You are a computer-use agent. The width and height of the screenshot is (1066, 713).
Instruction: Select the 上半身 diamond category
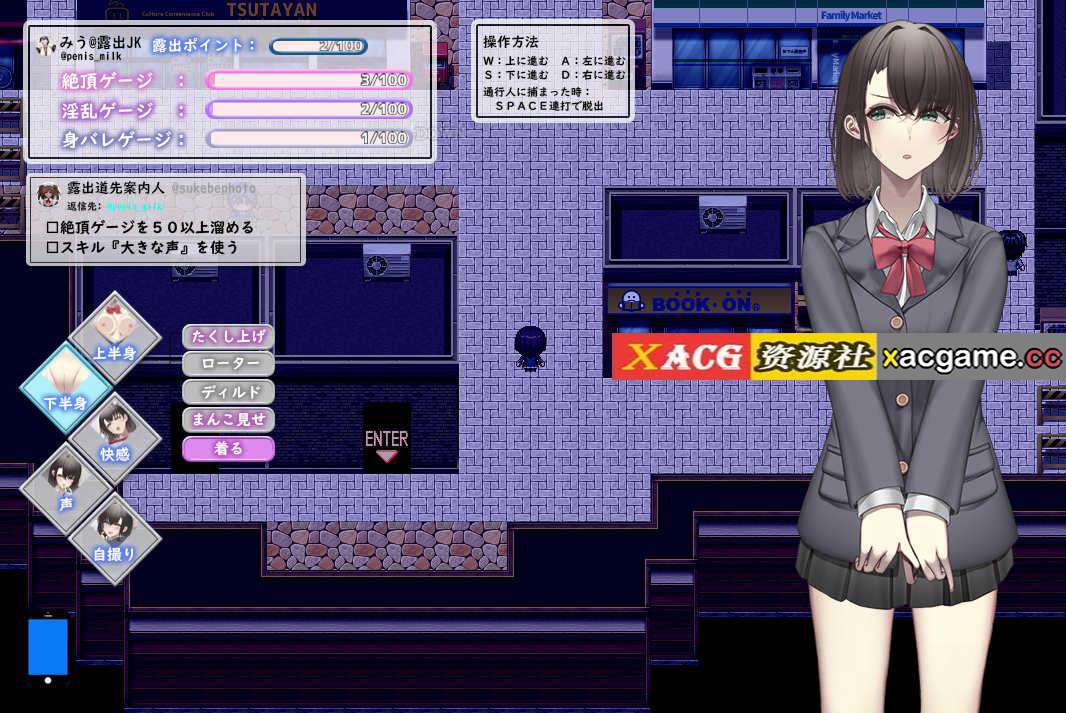[114, 337]
